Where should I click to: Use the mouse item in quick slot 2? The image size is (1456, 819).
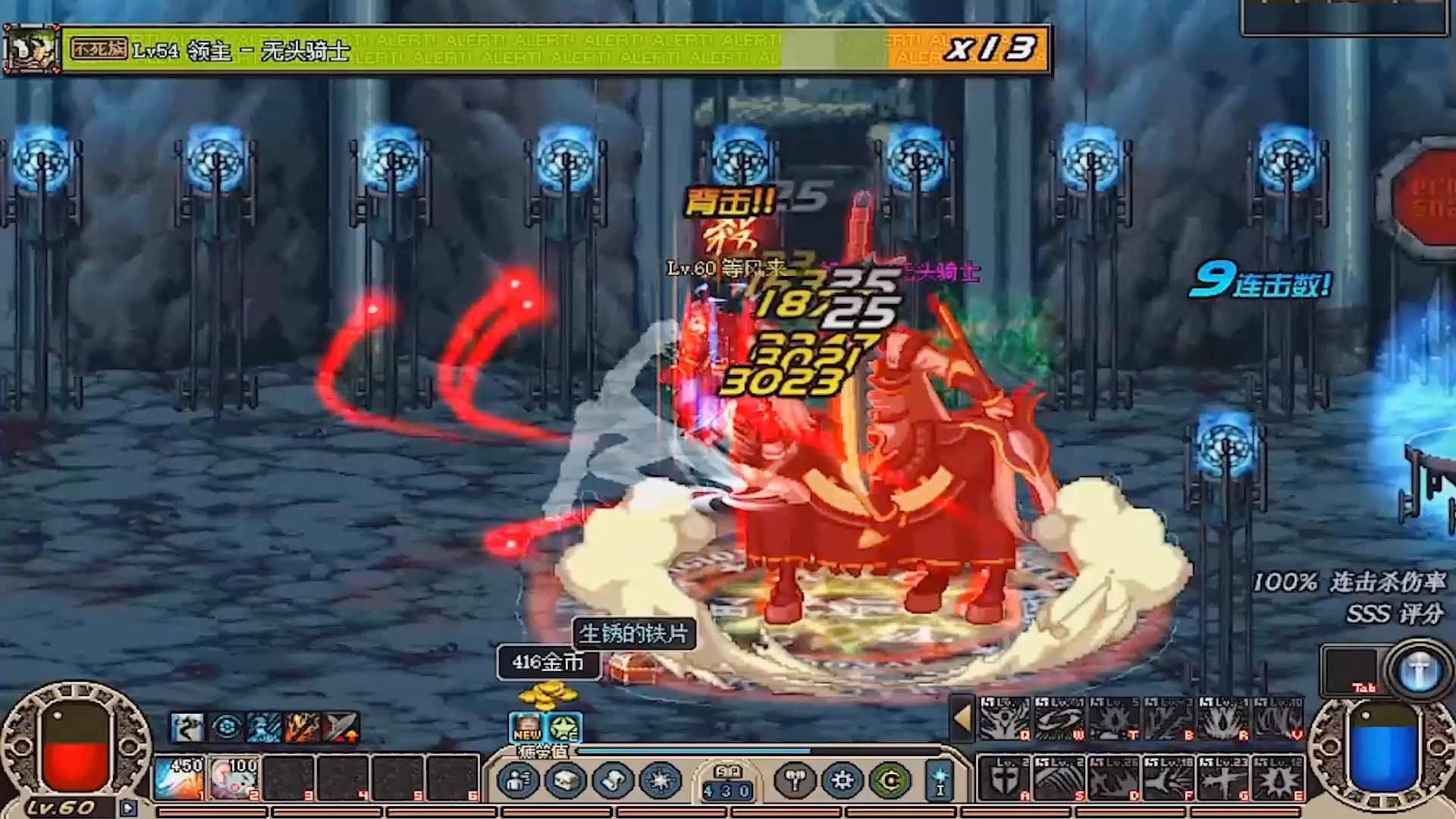234,778
